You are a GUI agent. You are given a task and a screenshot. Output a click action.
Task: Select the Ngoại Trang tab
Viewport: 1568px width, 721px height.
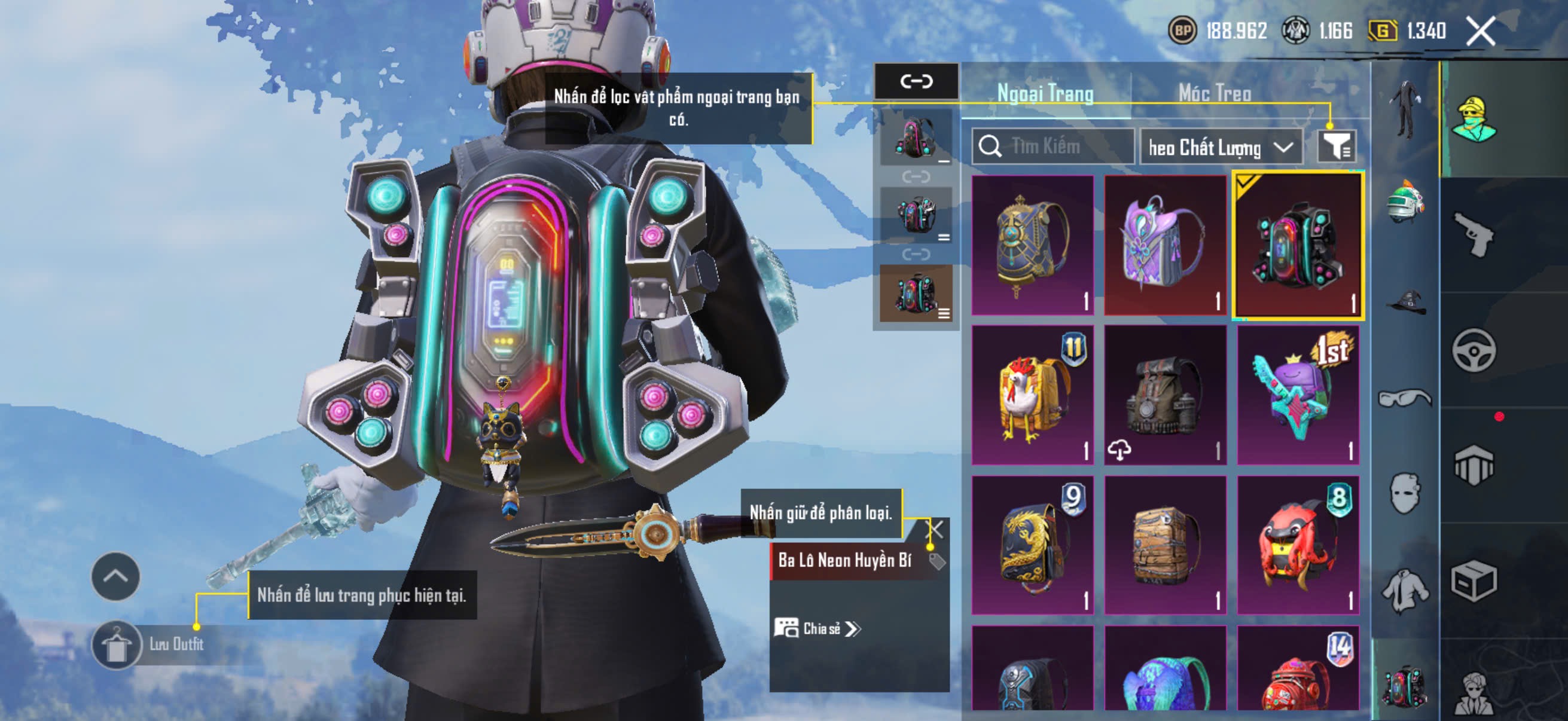(1045, 93)
